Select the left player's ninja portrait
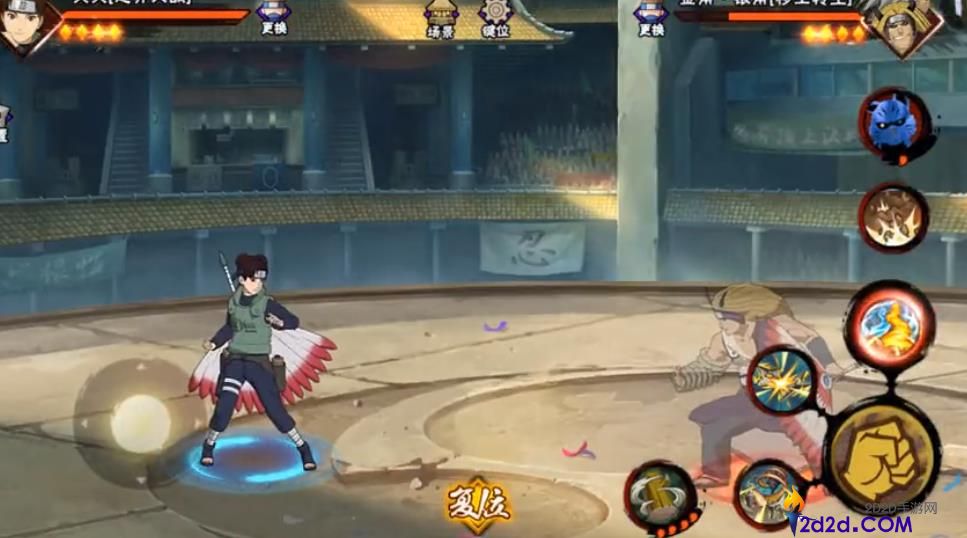The image size is (967, 538). pyautogui.click(x=25, y=25)
